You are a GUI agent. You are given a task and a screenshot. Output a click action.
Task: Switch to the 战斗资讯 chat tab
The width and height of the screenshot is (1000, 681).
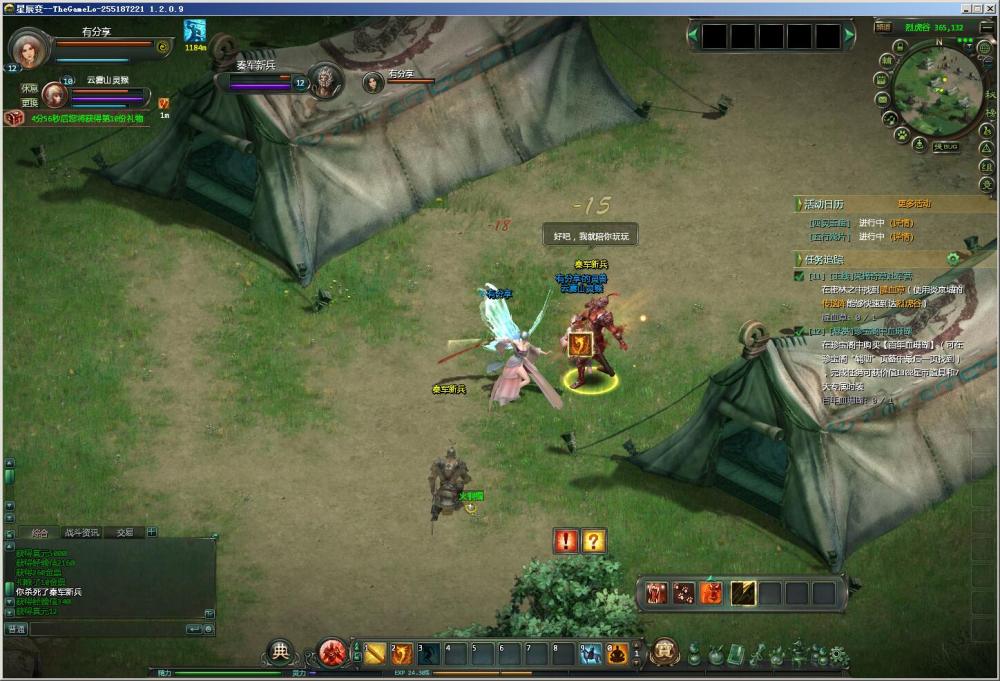(81, 532)
